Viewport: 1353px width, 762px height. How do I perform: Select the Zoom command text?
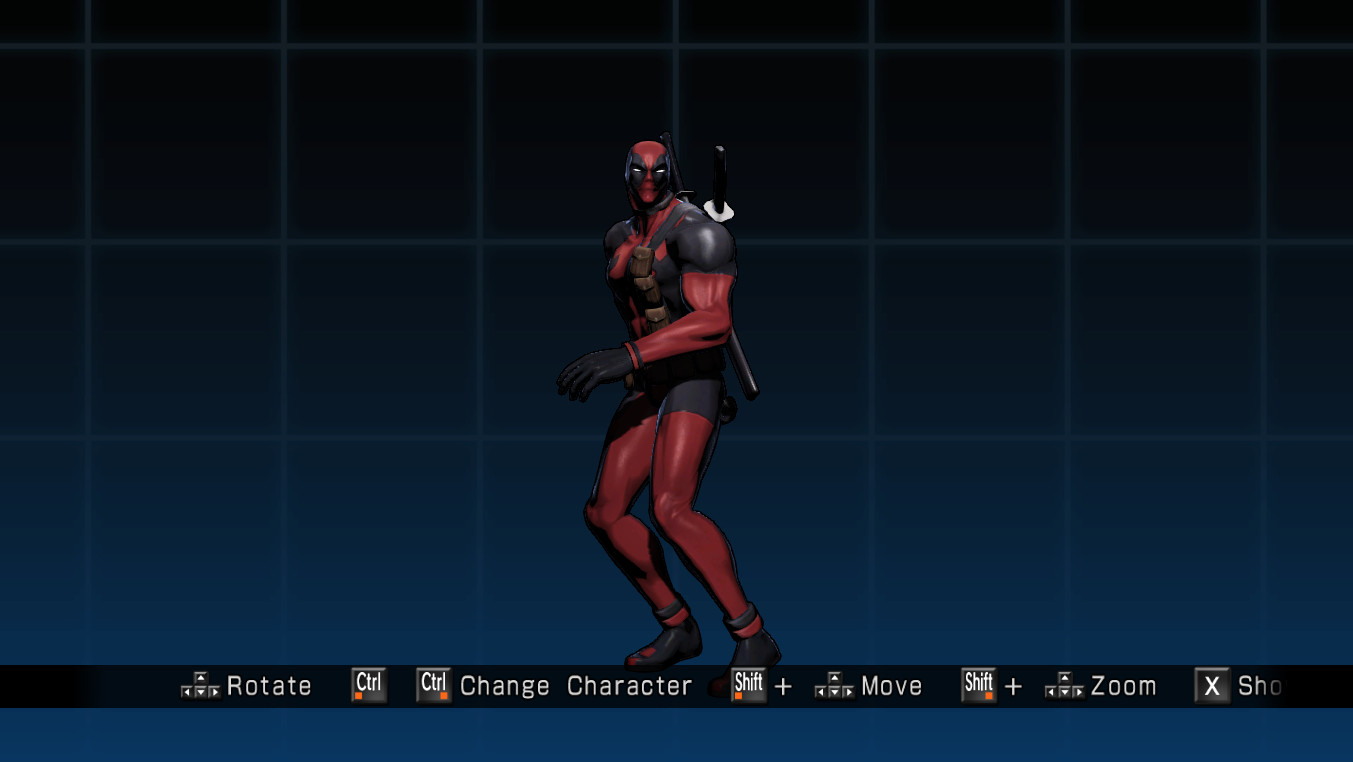coord(1124,686)
